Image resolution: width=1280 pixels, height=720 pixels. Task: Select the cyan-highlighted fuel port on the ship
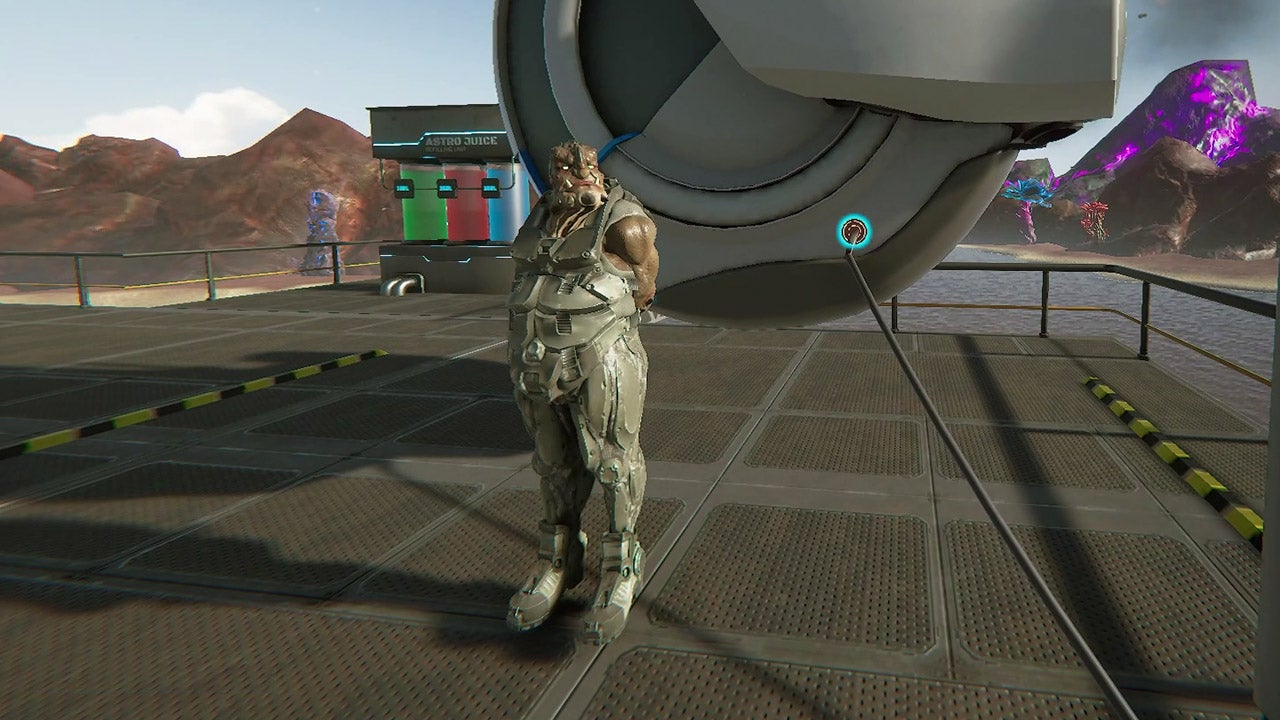pyautogui.click(x=853, y=233)
